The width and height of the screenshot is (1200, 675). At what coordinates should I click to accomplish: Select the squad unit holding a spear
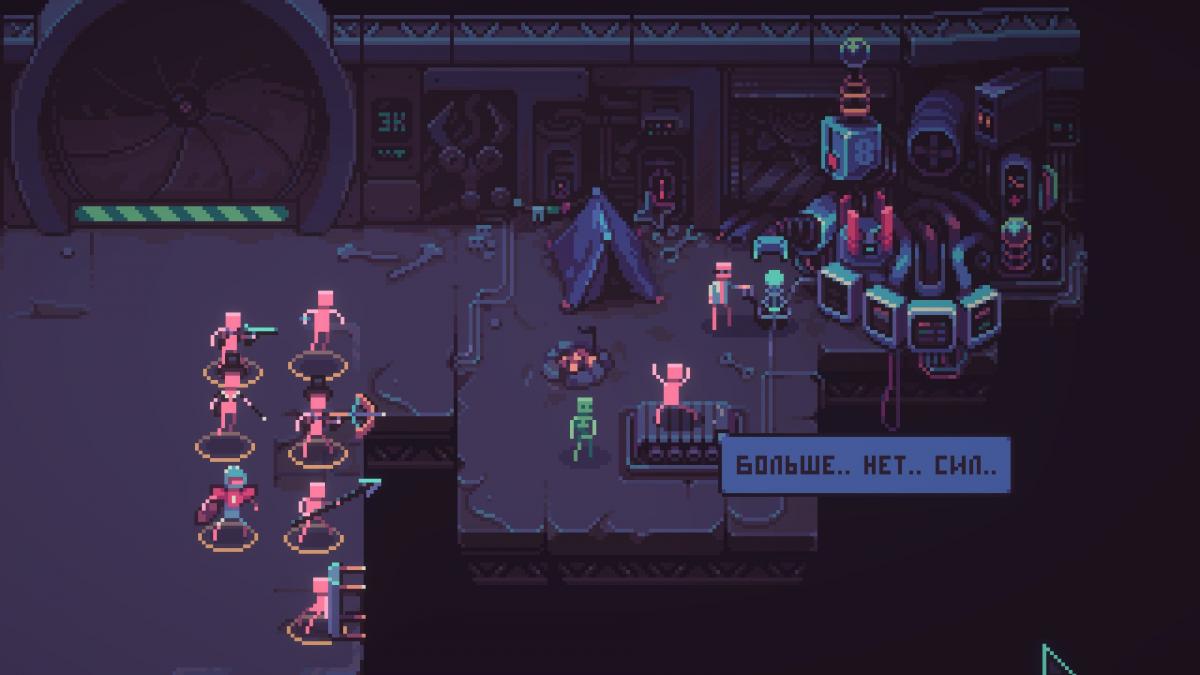coord(317,510)
